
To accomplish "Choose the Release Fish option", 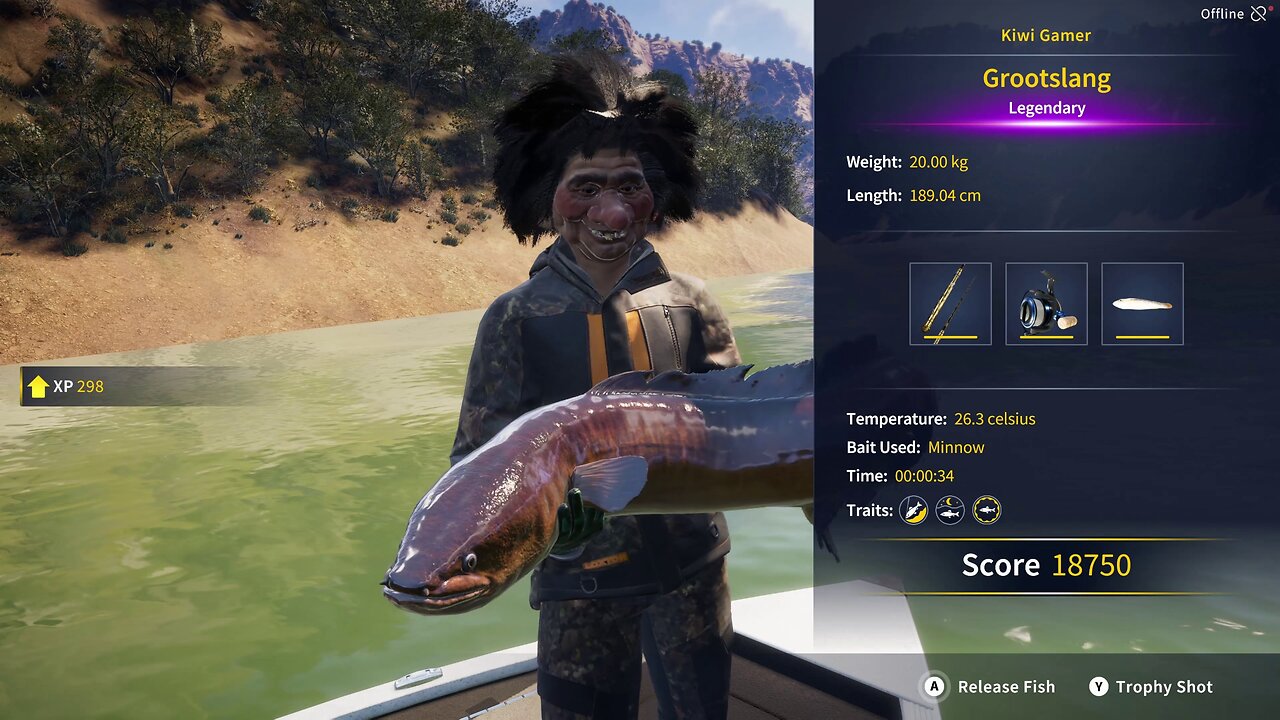I will tap(991, 687).
